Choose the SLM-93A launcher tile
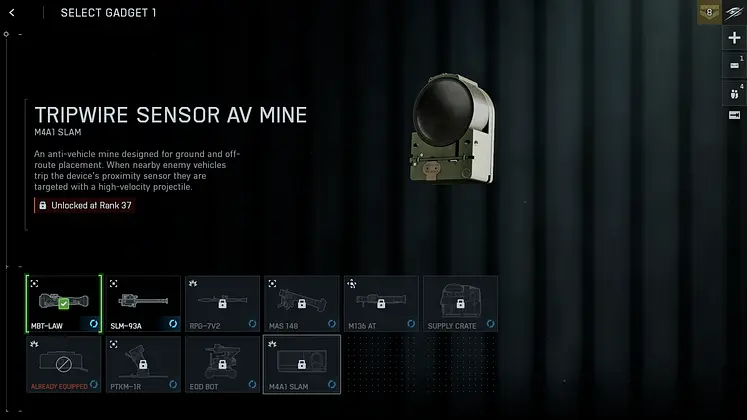This screenshot has height=420, width=747. pyautogui.click(x=143, y=304)
